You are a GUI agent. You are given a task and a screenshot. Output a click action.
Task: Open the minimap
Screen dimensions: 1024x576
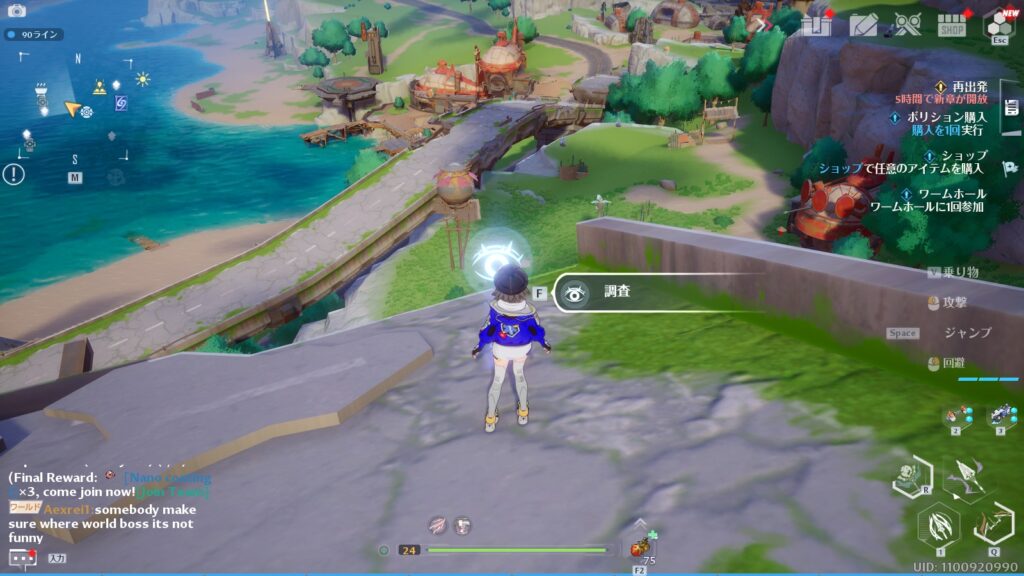[74, 112]
